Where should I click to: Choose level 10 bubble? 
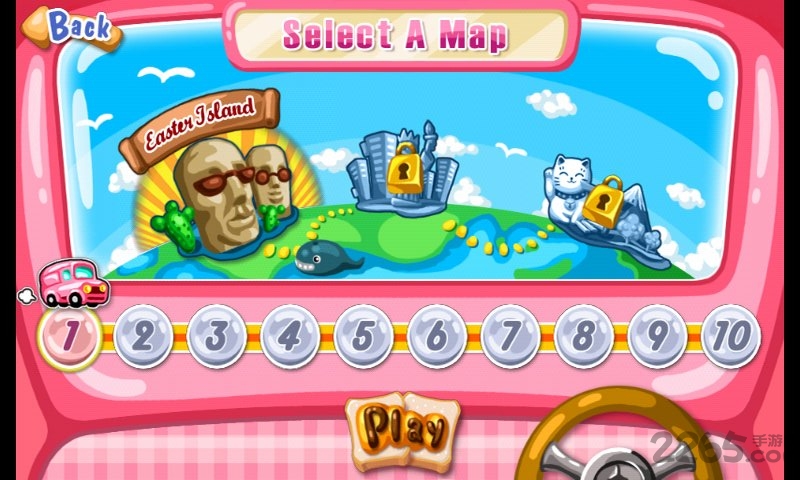point(731,336)
